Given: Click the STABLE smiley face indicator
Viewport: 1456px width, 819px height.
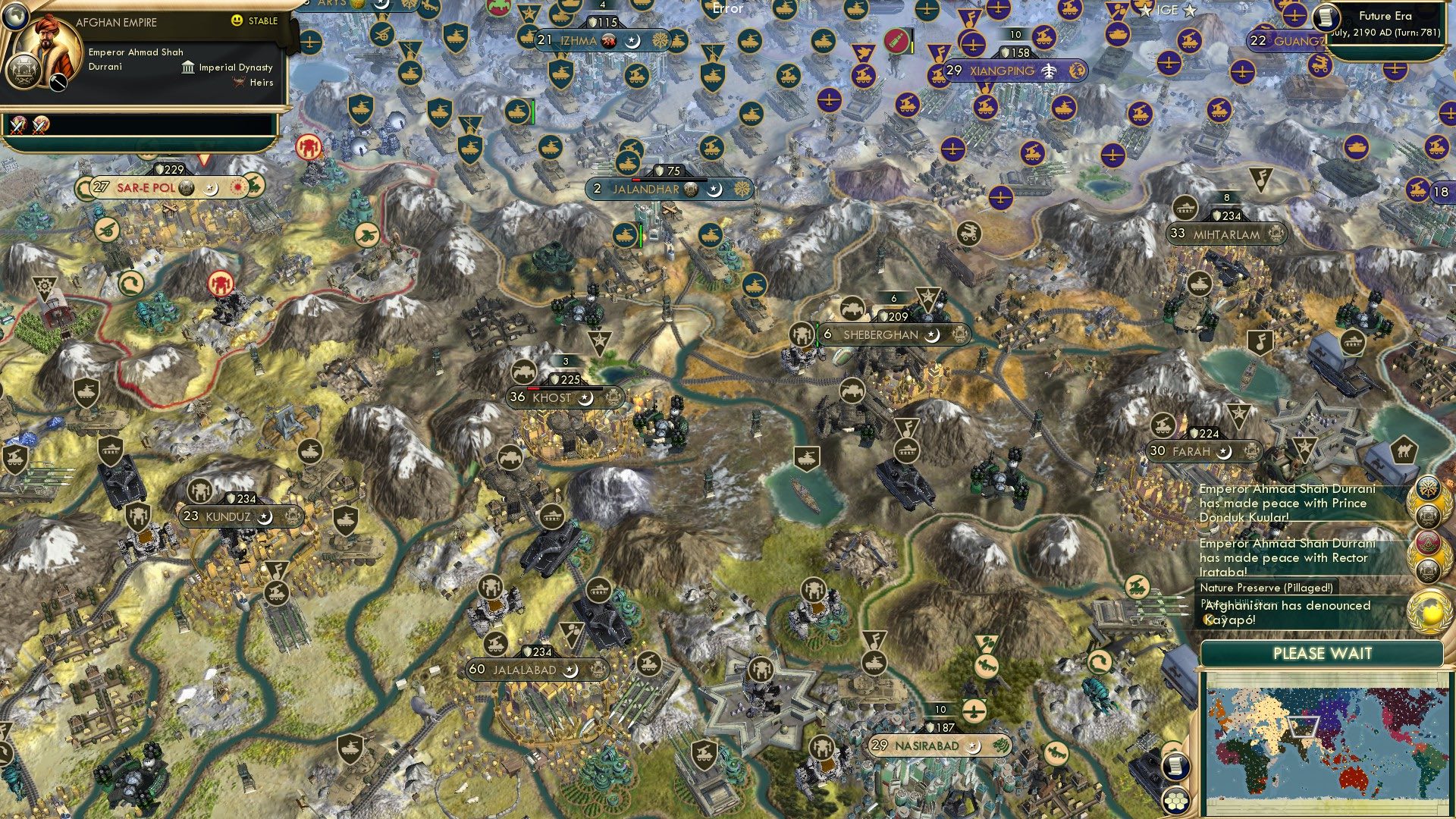Looking at the screenshot, I should pyautogui.click(x=237, y=20).
